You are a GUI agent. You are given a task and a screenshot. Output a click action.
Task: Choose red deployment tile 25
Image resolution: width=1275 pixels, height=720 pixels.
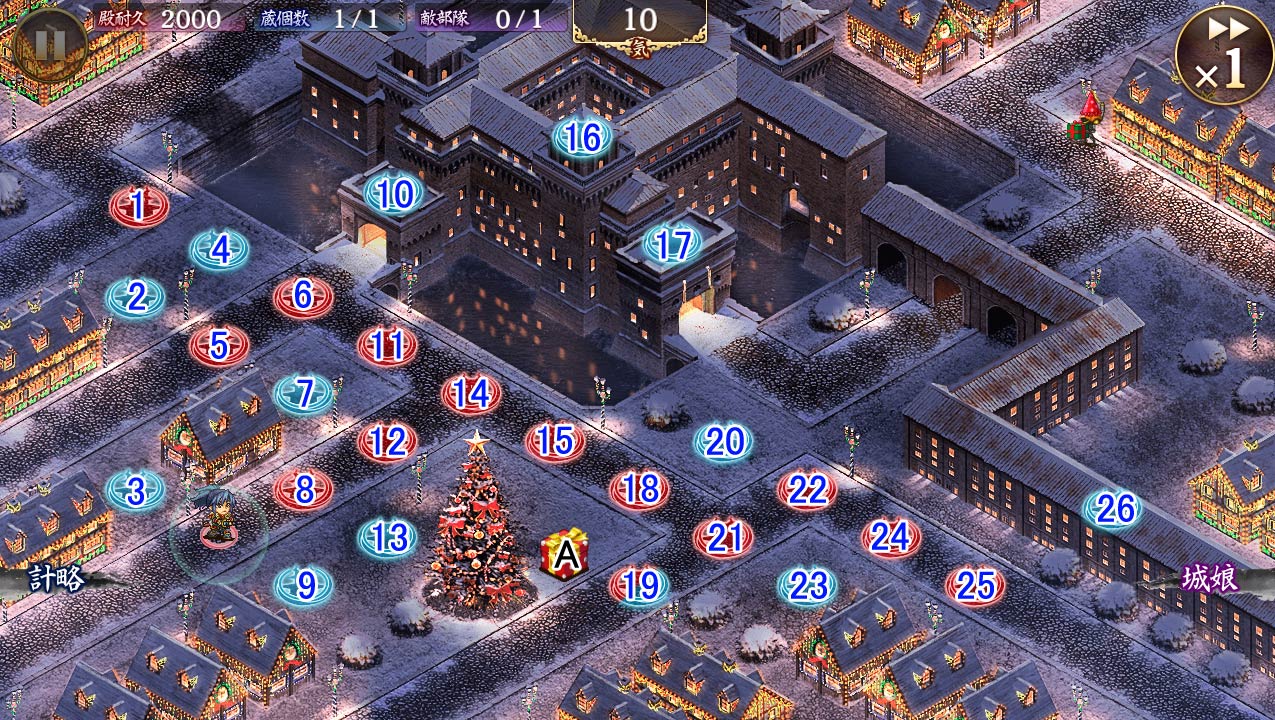pyautogui.click(x=975, y=586)
